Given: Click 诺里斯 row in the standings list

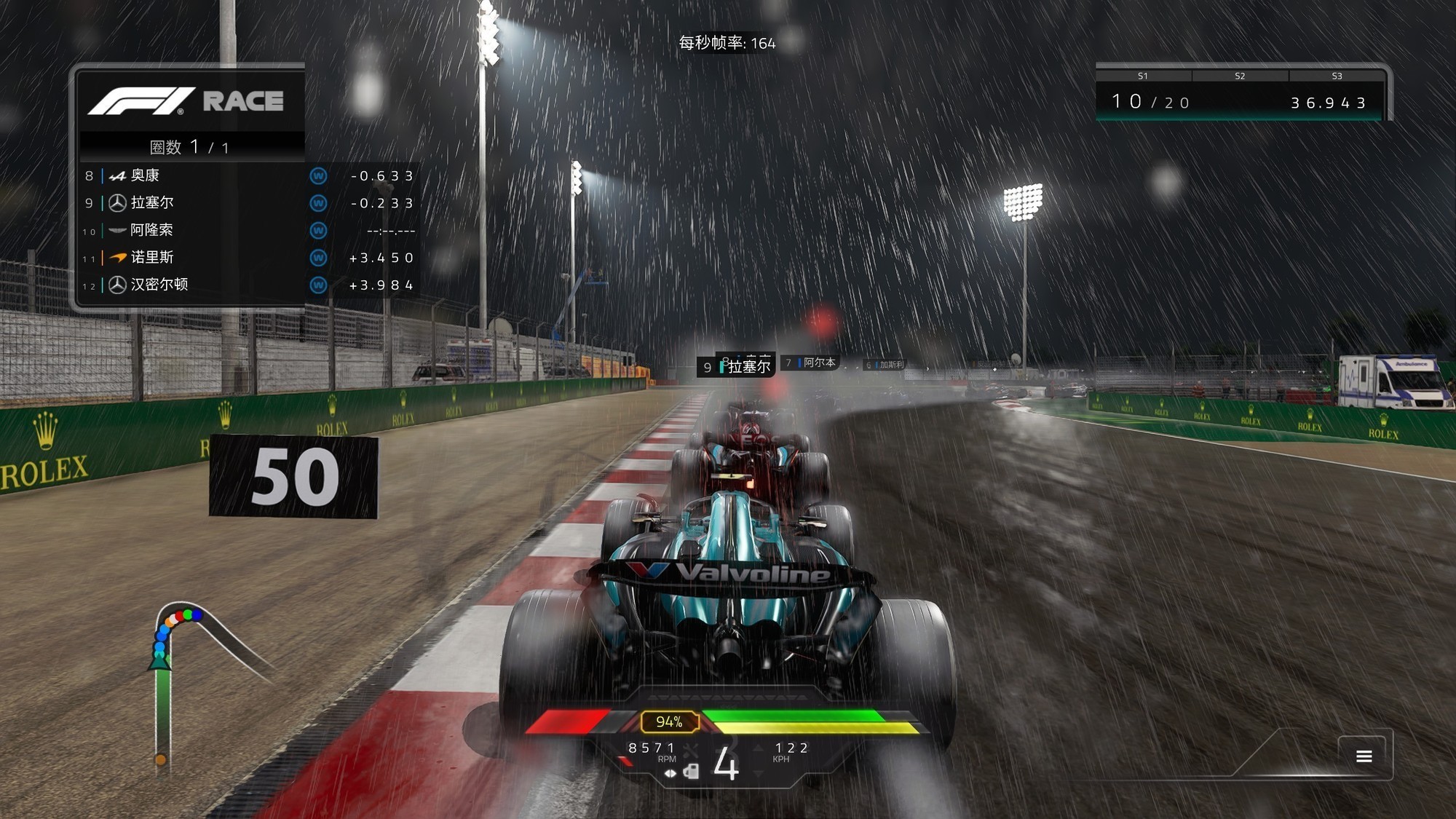Looking at the screenshot, I should [x=248, y=258].
